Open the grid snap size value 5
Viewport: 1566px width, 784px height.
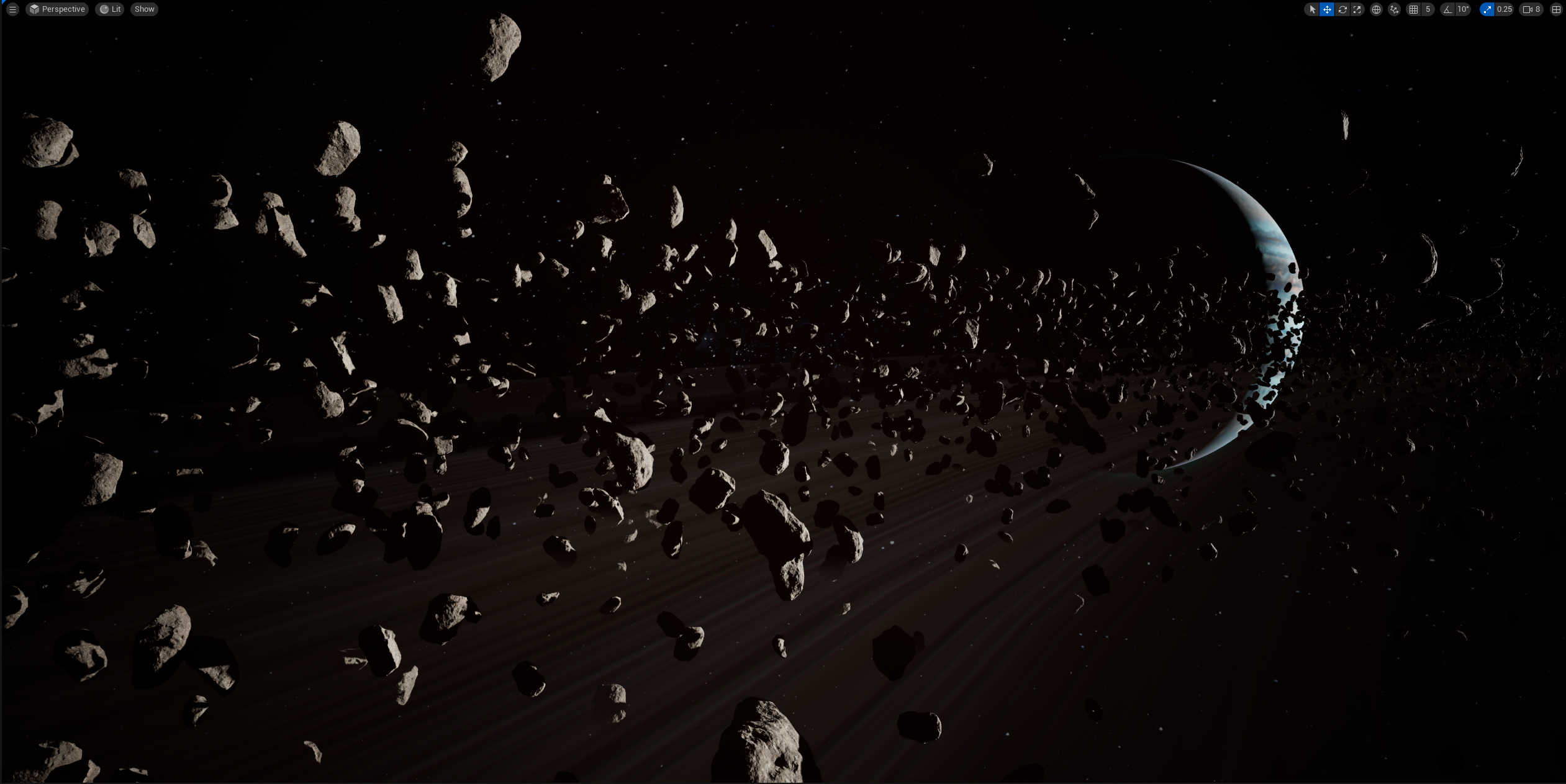point(1428,9)
